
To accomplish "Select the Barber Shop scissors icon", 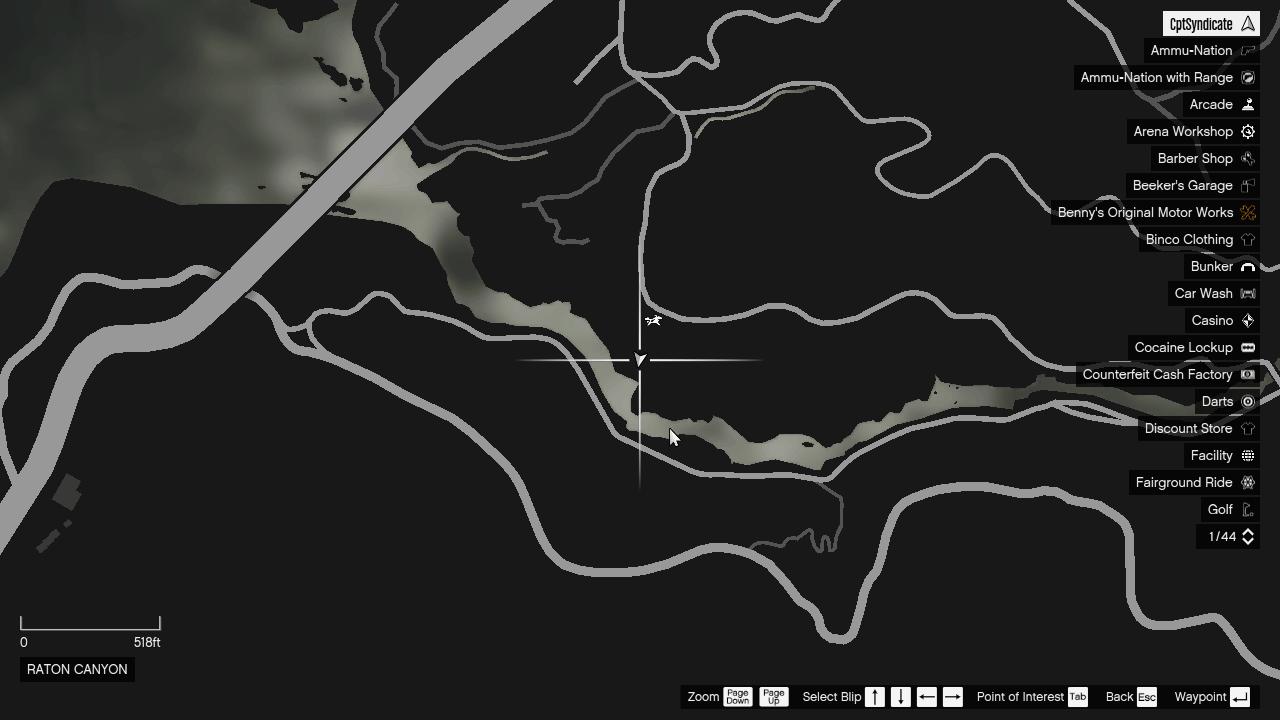I will click(x=1247, y=158).
